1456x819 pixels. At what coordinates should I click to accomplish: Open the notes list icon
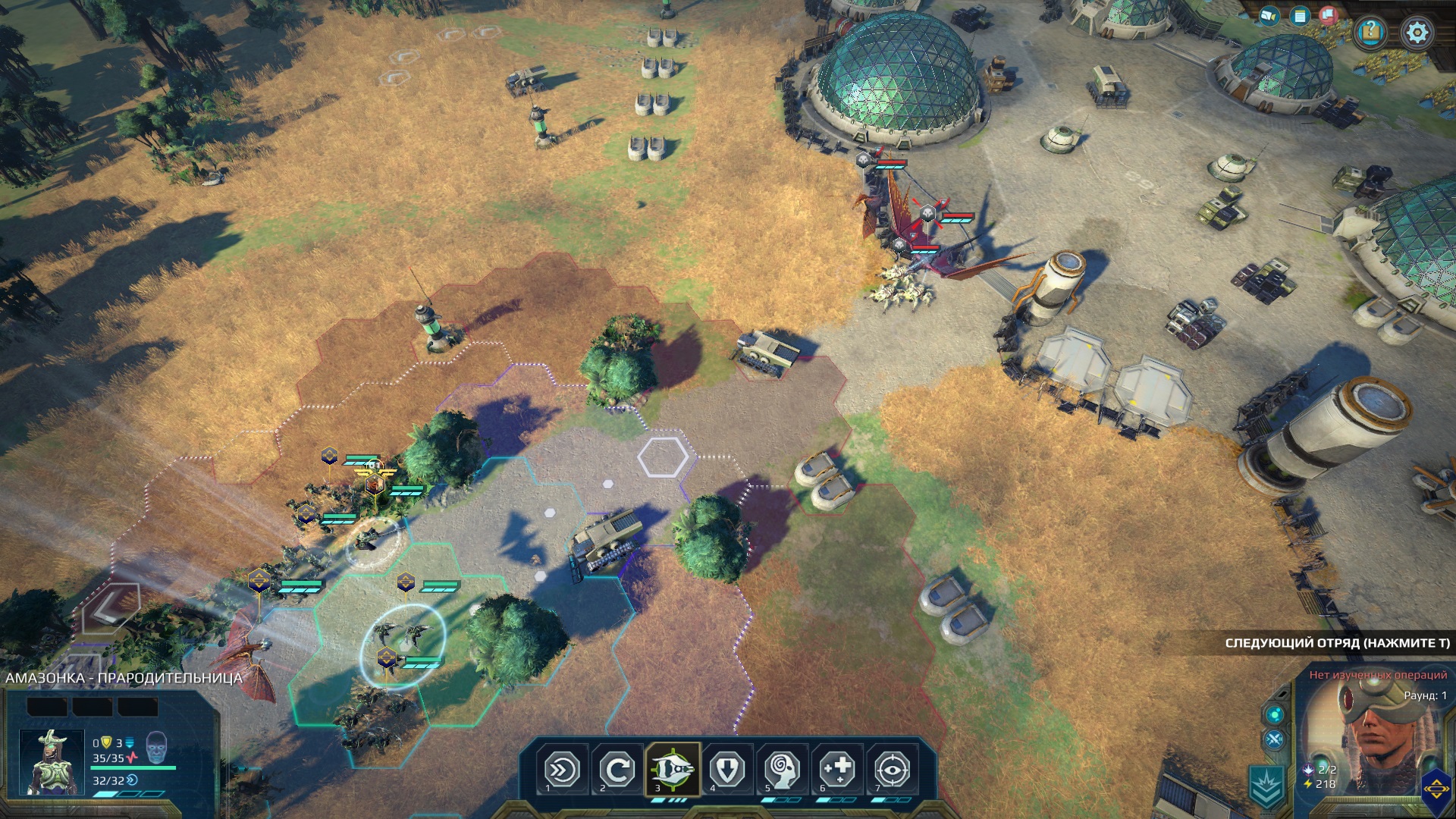[x=1300, y=16]
